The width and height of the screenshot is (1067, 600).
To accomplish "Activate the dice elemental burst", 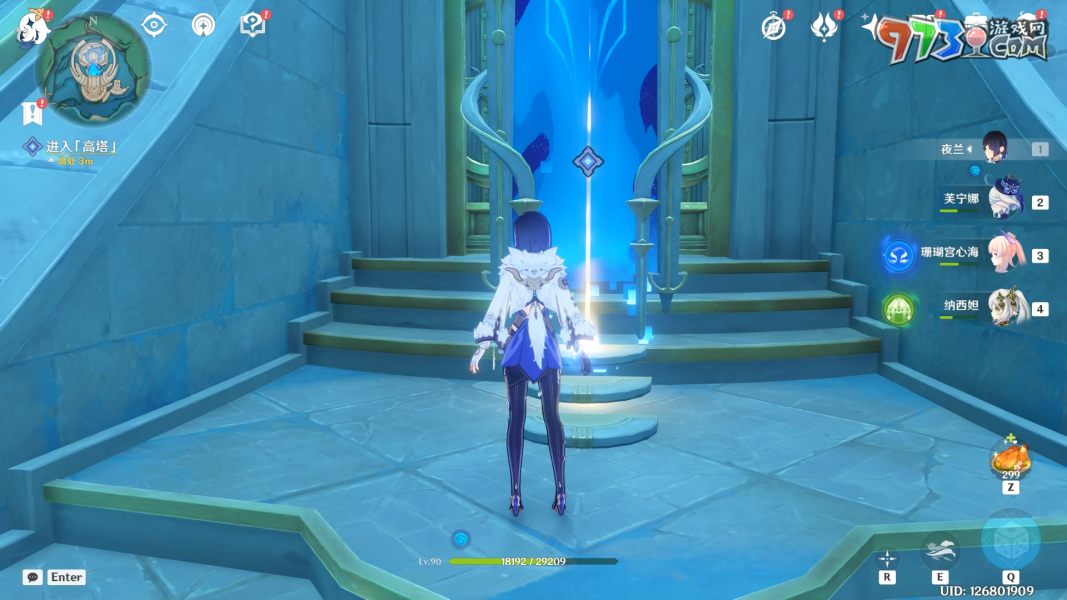I will (x=1010, y=541).
